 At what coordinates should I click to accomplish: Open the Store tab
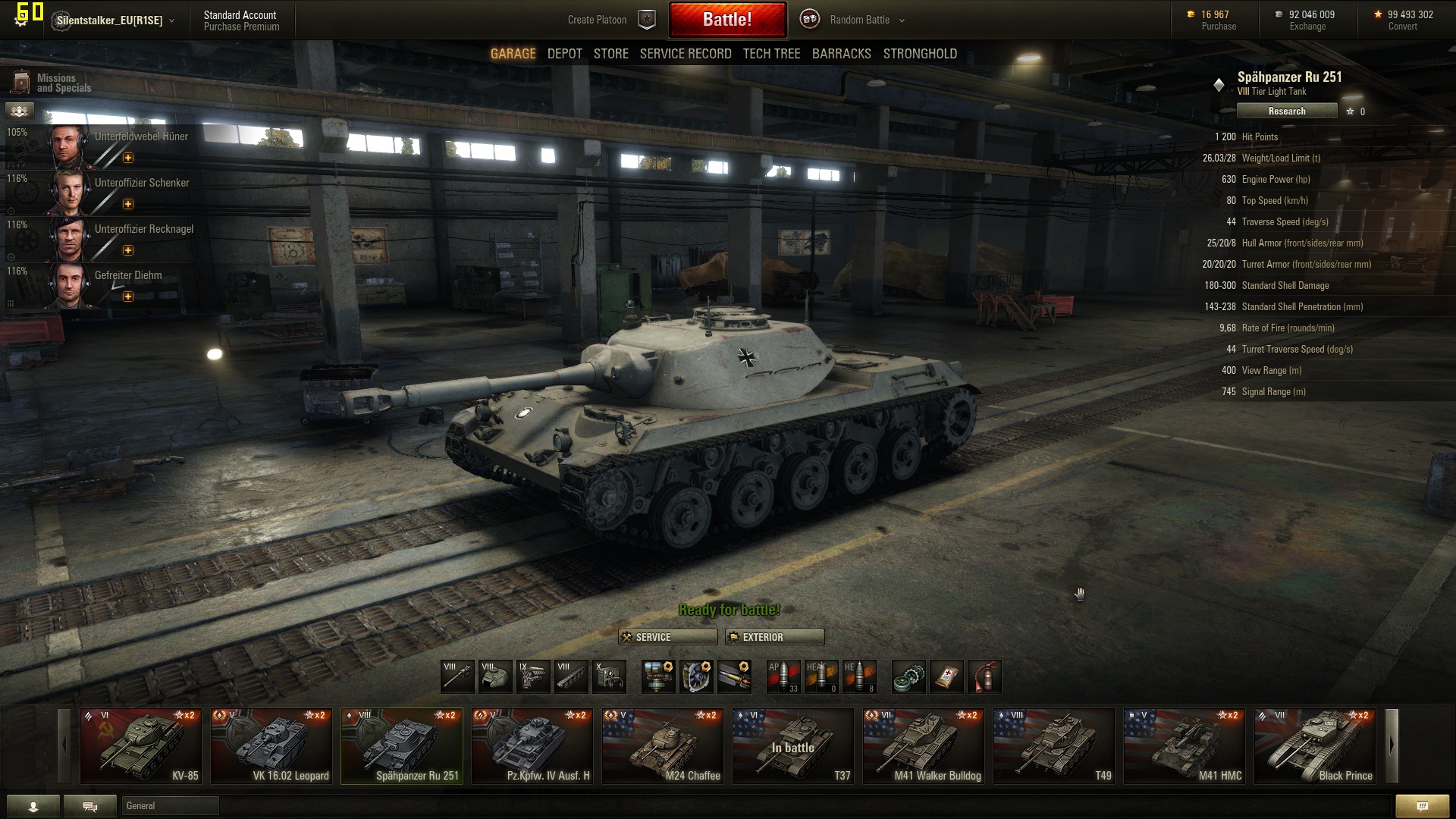click(x=610, y=54)
